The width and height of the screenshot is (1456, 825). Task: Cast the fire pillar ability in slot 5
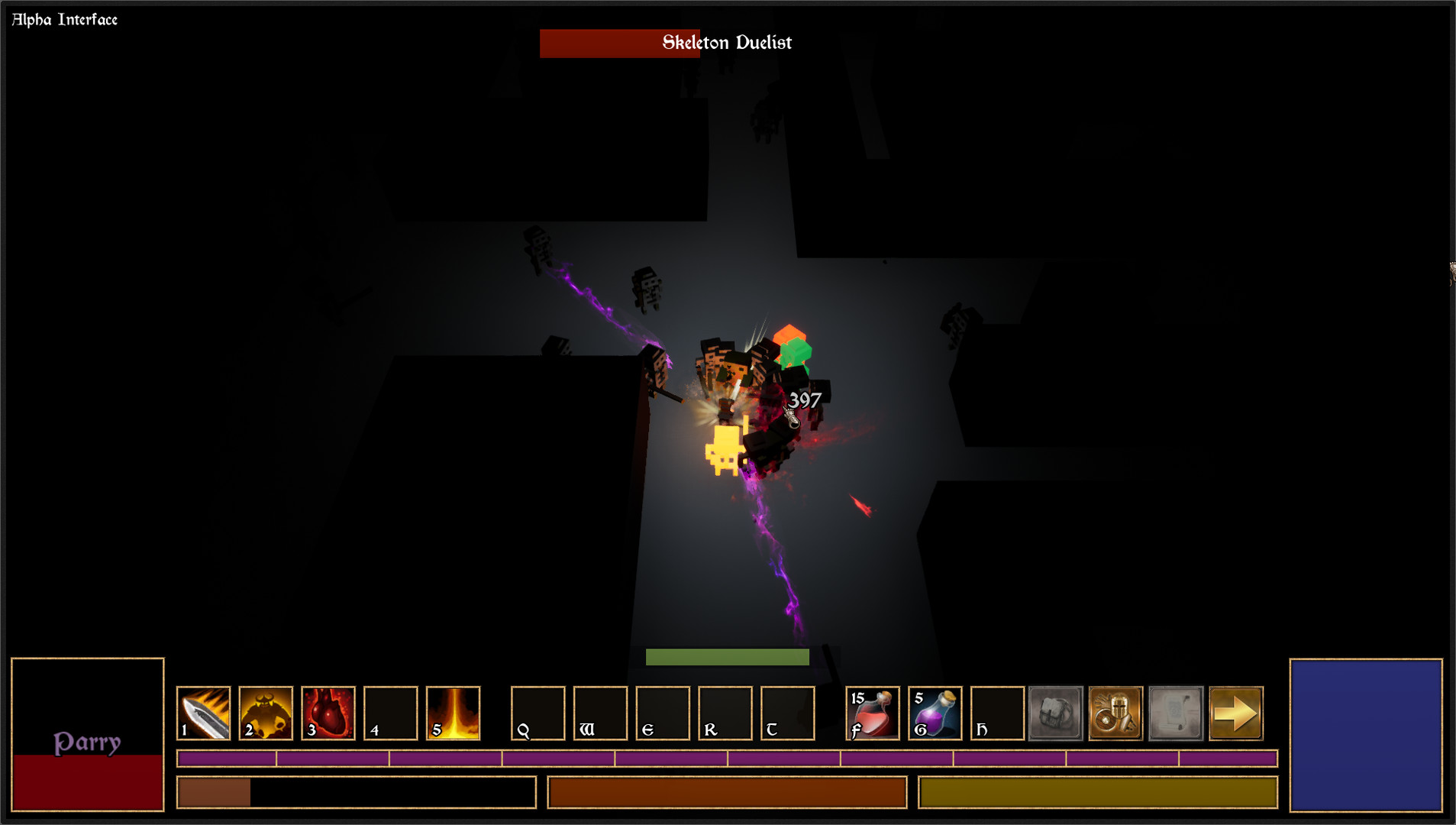[454, 713]
